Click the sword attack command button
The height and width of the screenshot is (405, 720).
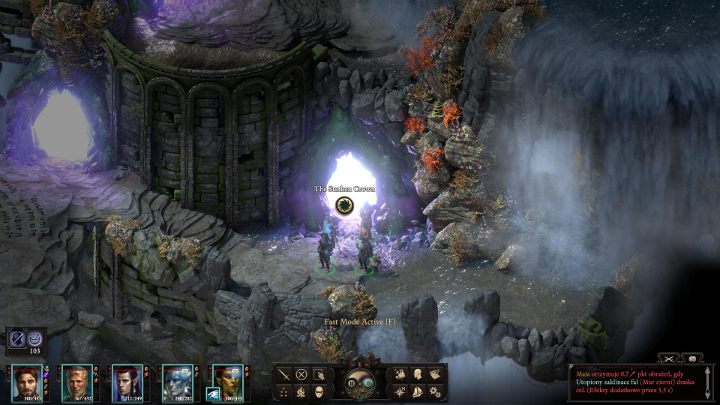[x=284, y=374]
